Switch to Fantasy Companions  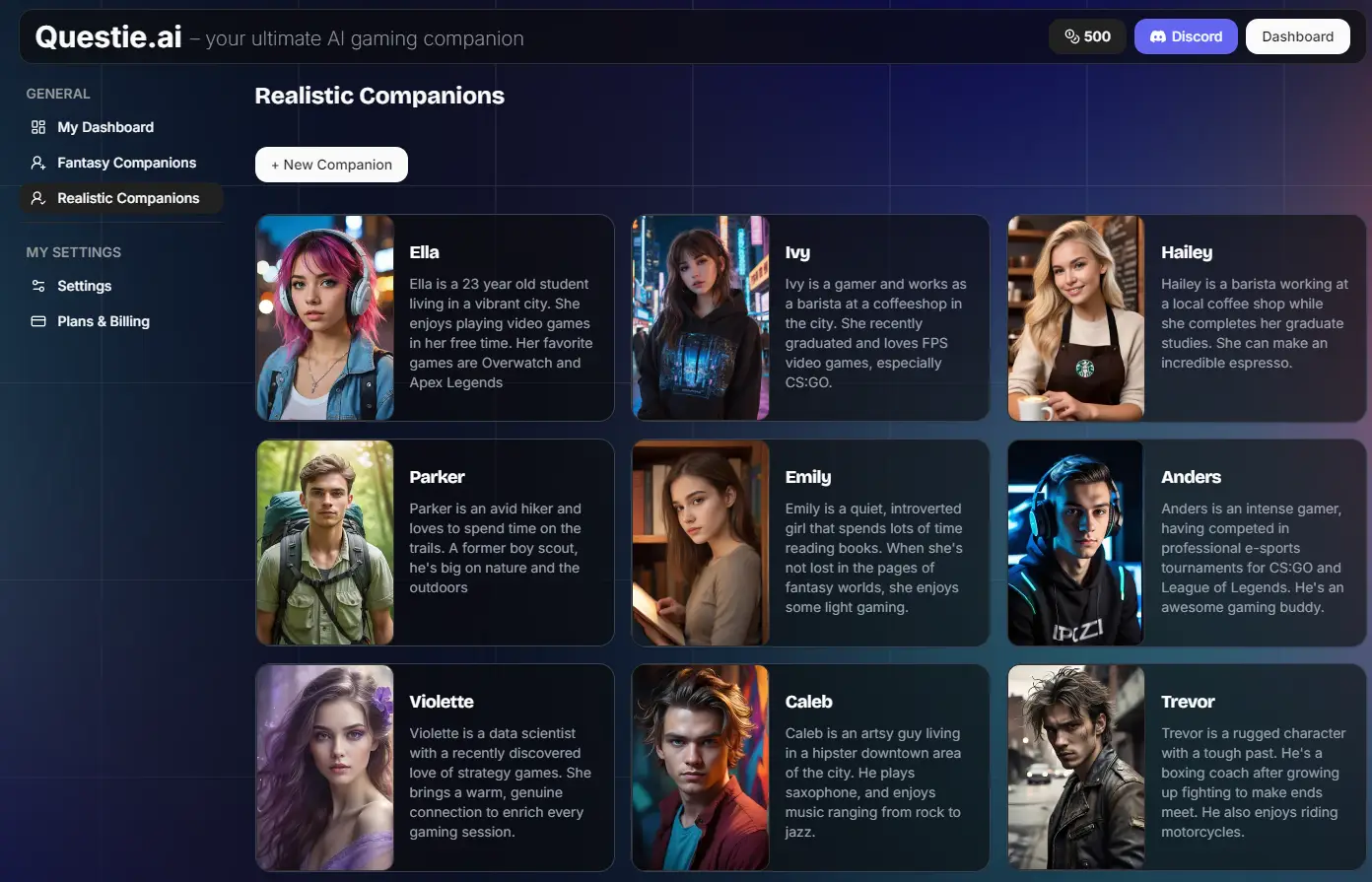(x=126, y=163)
